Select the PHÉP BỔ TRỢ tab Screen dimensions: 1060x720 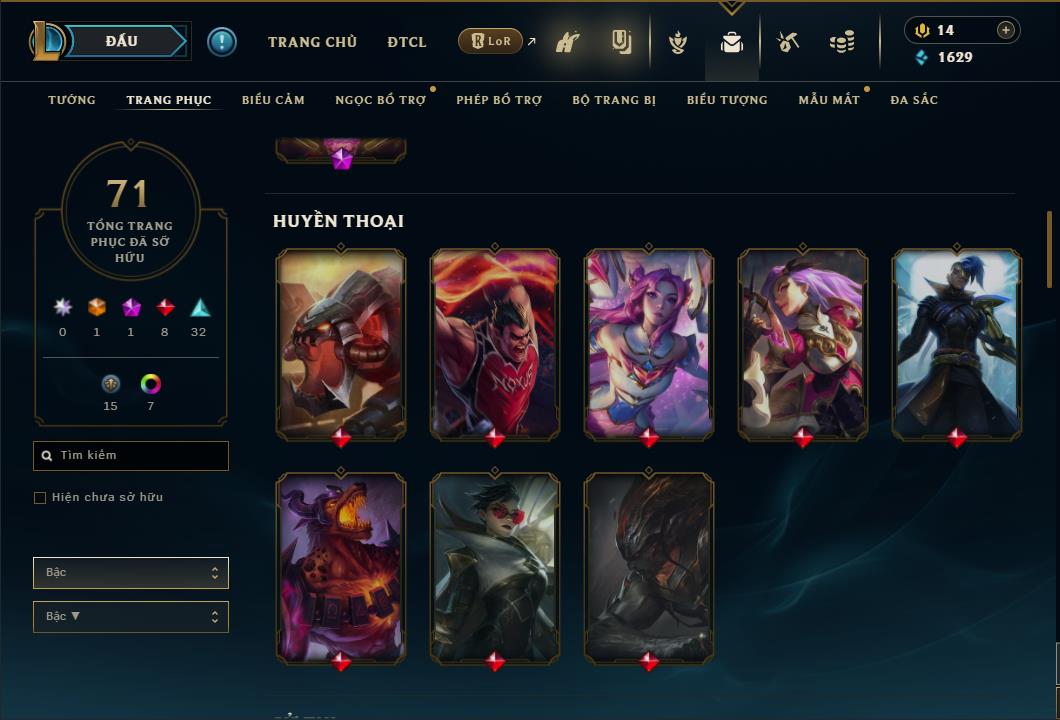(499, 100)
